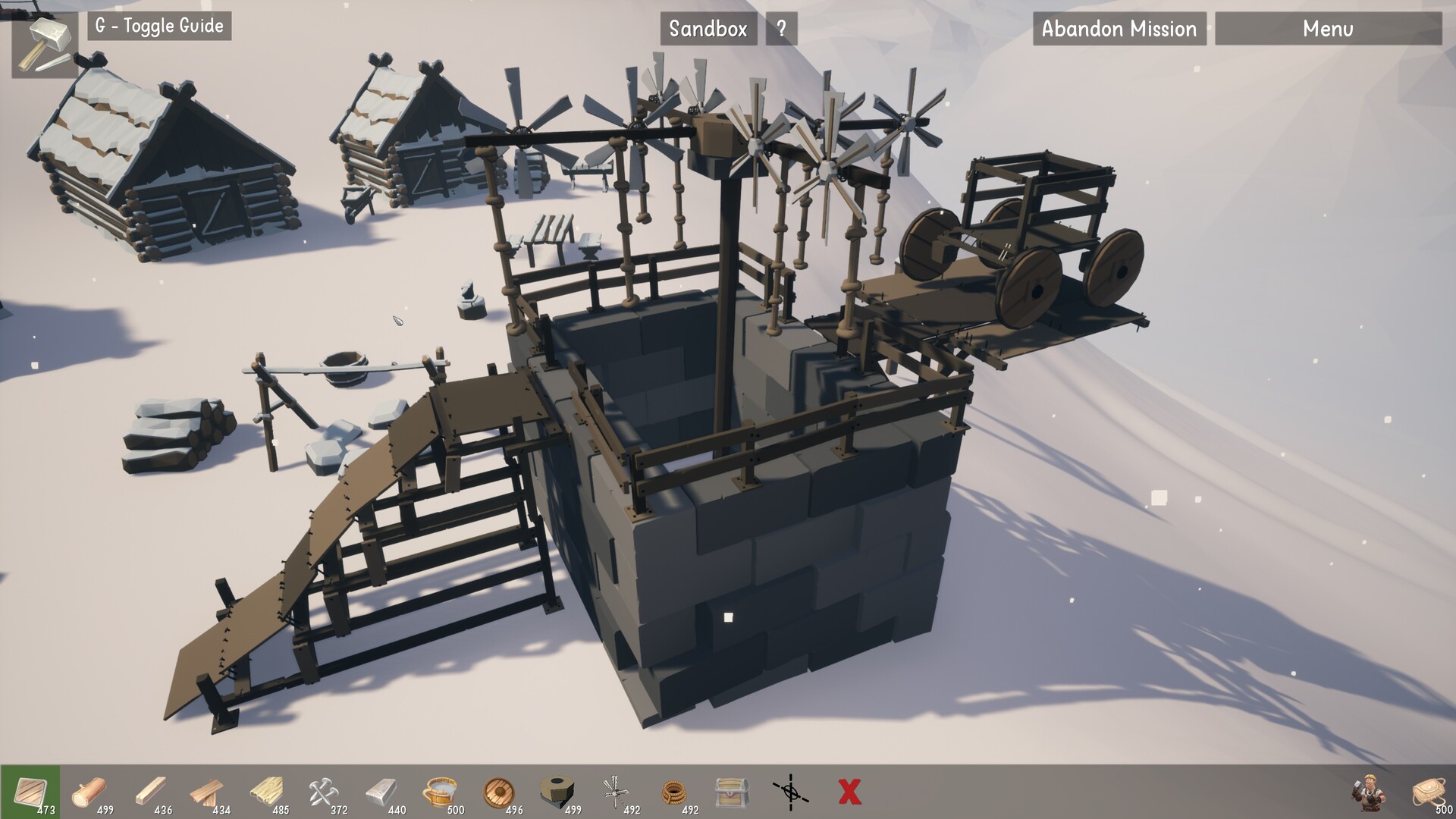Toggle the guide overlay
Image resolution: width=1456 pixels, height=819 pixels.
click(x=158, y=27)
